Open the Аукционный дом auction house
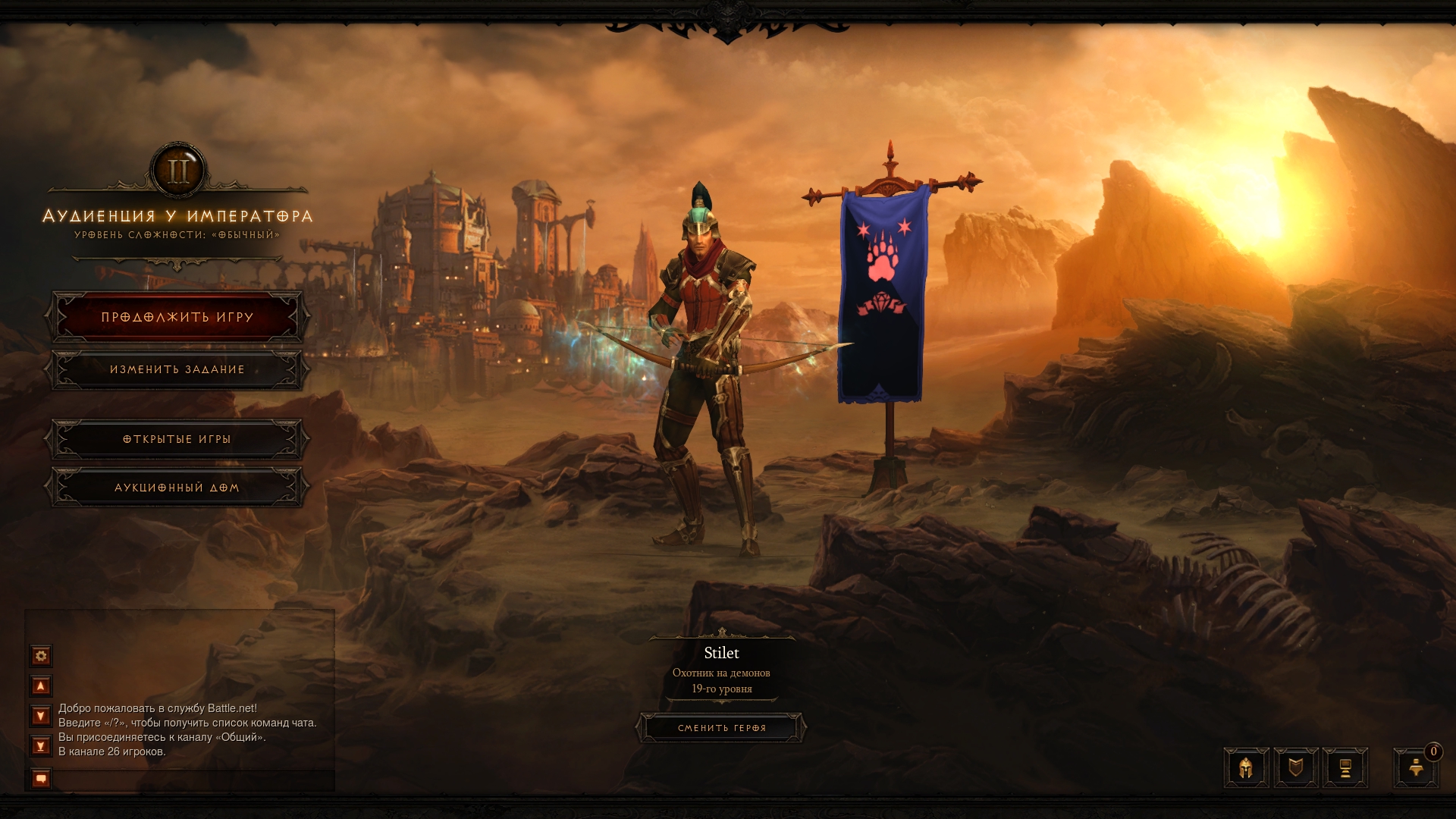This screenshot has height=819, width=1456. coord(177,488)
